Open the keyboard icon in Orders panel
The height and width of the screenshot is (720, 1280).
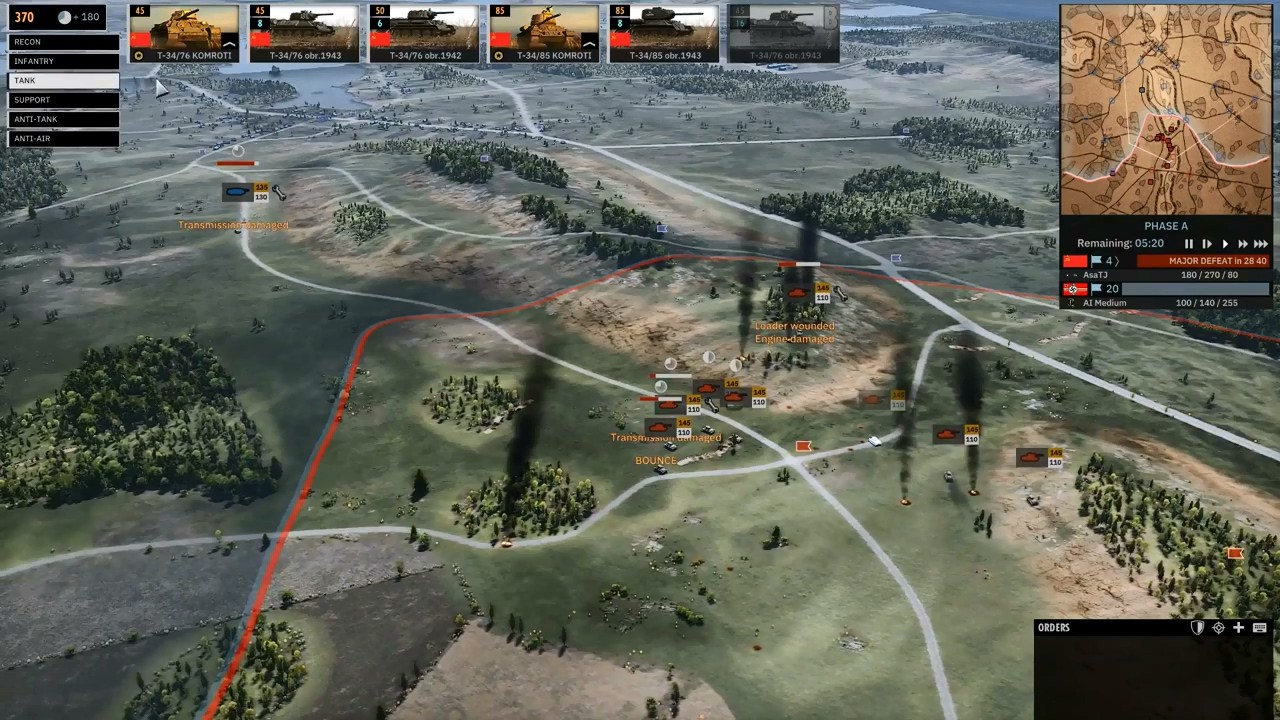click(1259, 628)
